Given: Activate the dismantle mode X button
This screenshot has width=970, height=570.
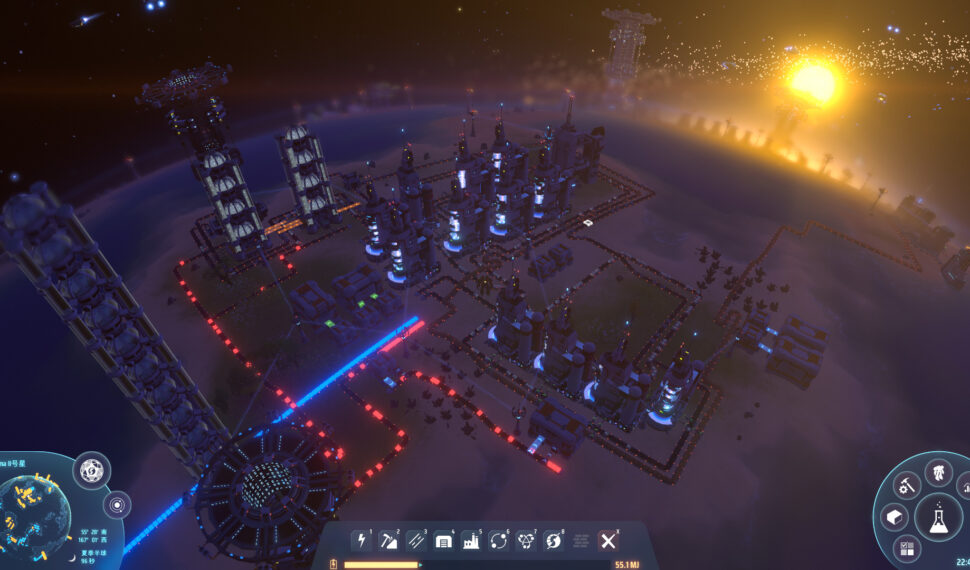Looking at the screenshot, I should (608, 541).
